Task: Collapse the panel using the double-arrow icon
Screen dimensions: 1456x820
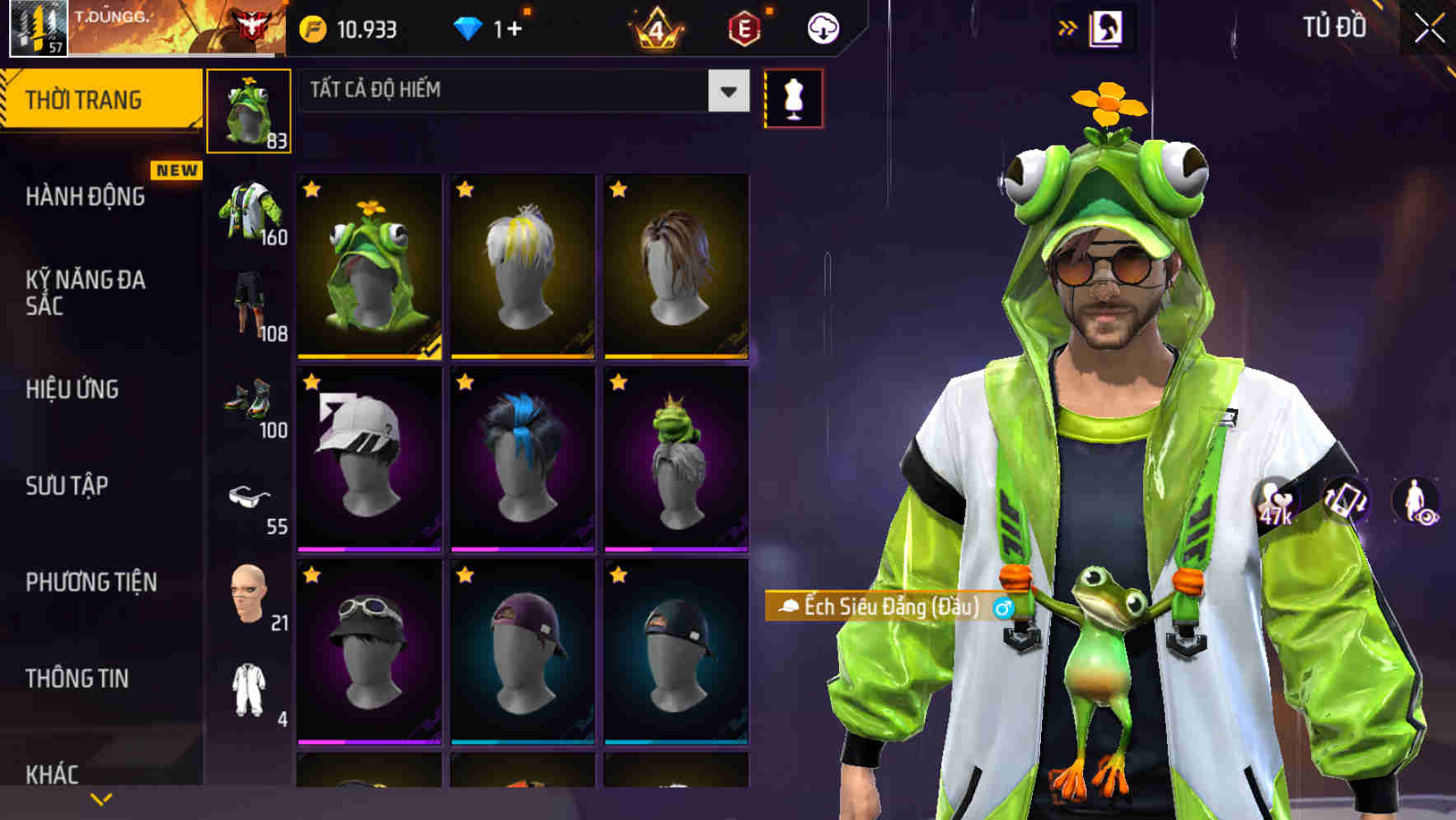Action: (1068, 27)
